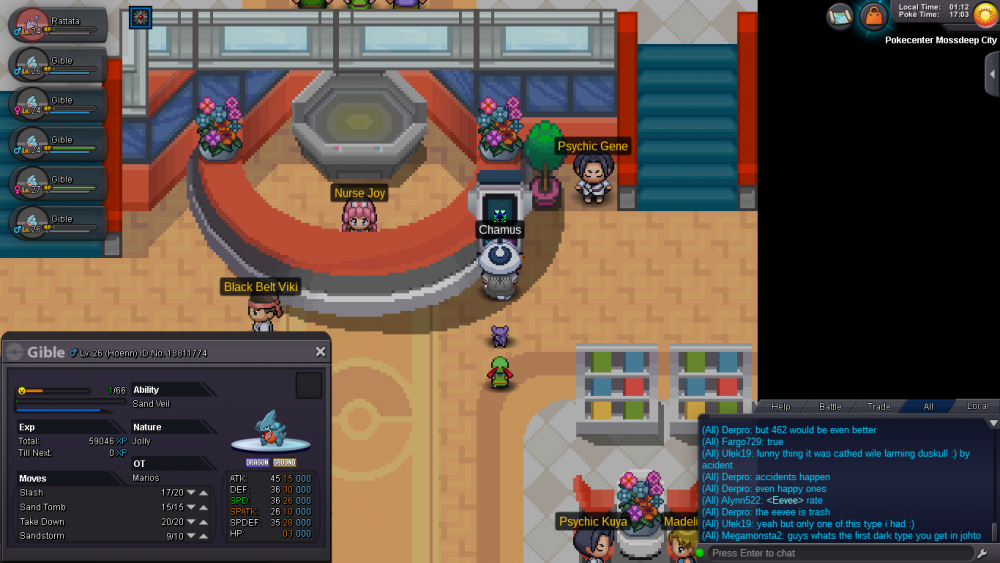1000x563 pixels.
Task: Click Gible's empty held item slot
Action: (309, 385)
